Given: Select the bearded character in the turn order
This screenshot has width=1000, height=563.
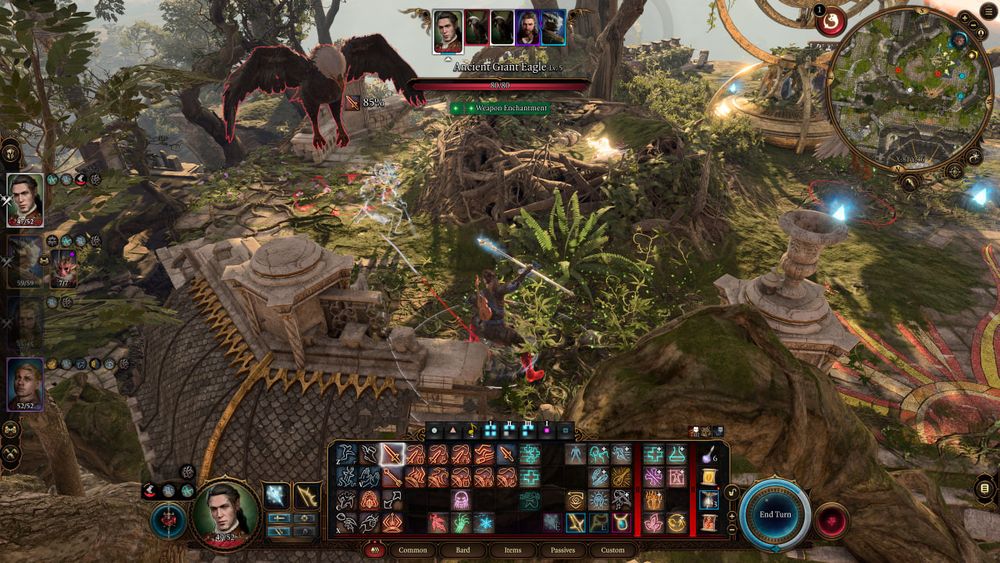Looking at the screenshot, I should tap(527, 28).
